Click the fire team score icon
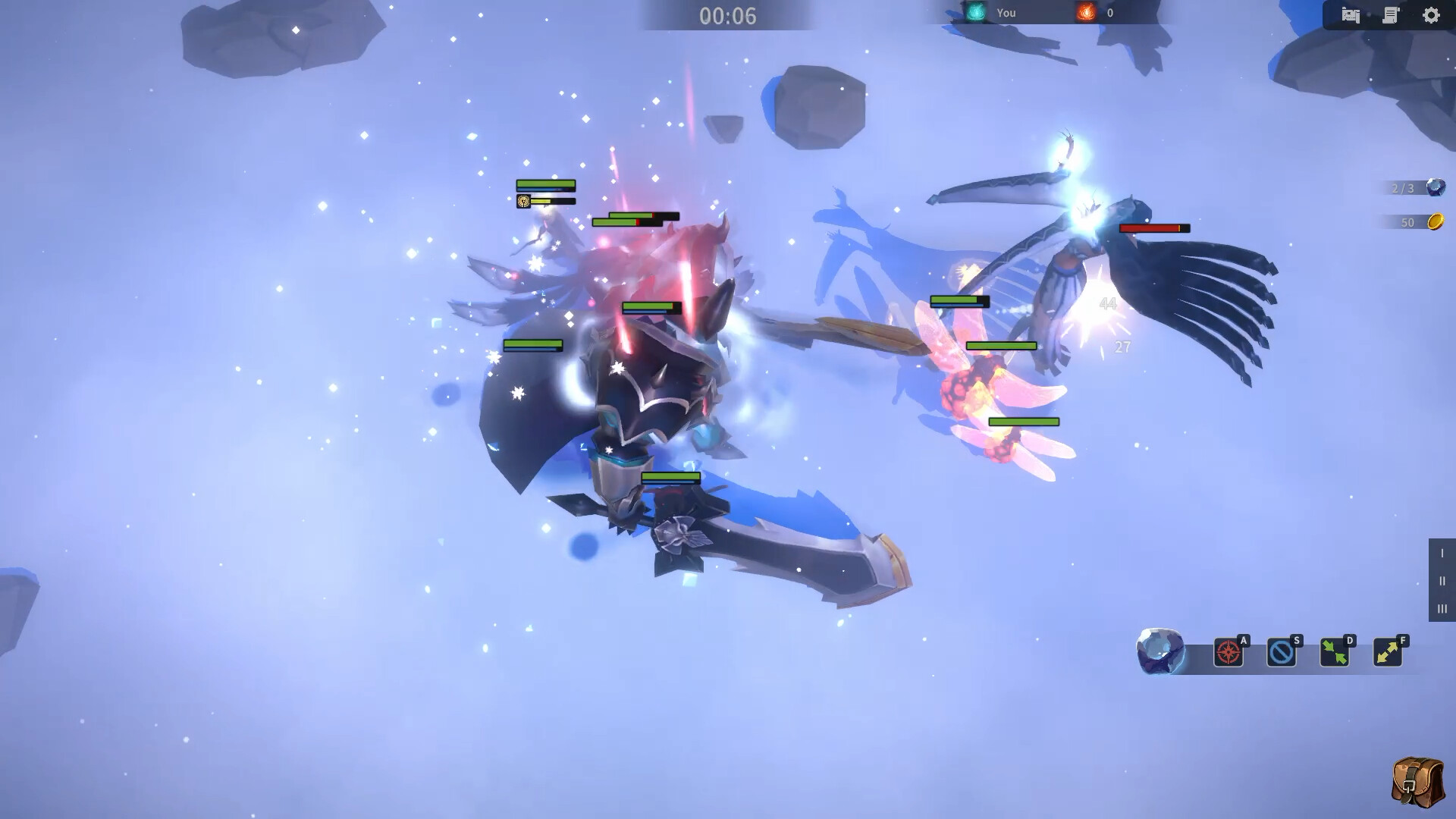This screenshot has height=819, width=1456. click(x=1087, y=12)
